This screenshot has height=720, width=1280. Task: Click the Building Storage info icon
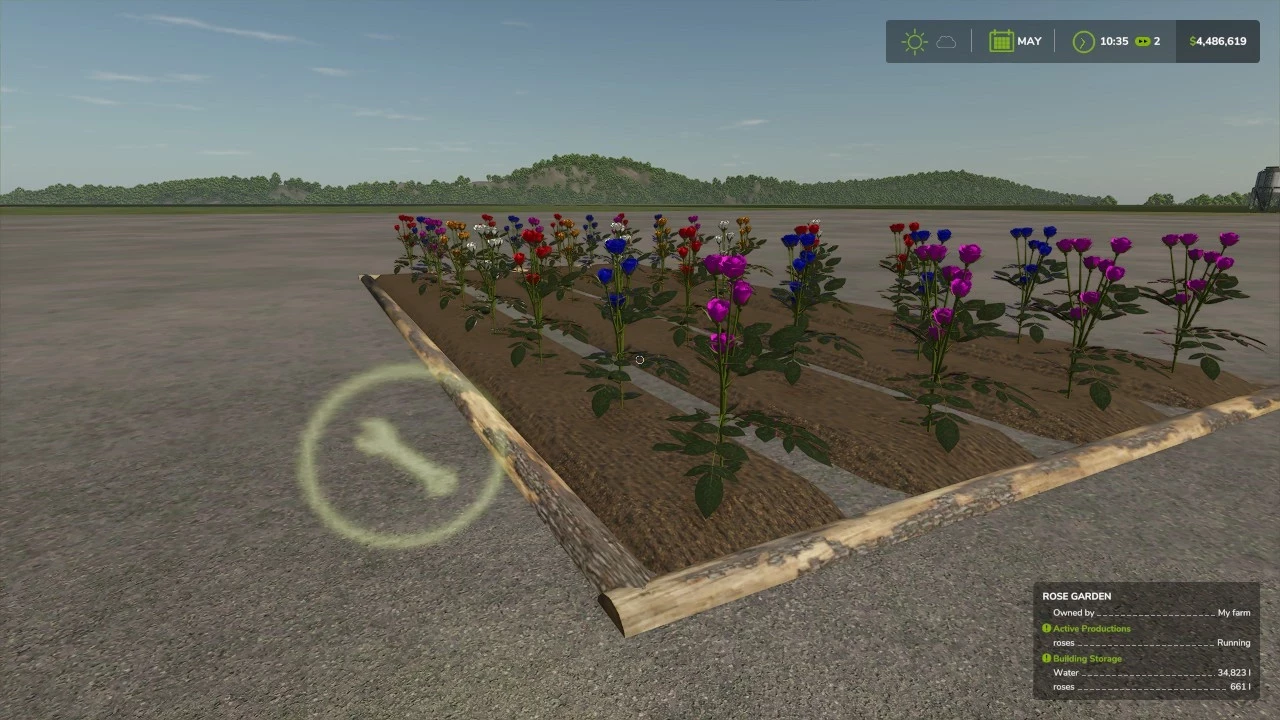click(1047, 659)
